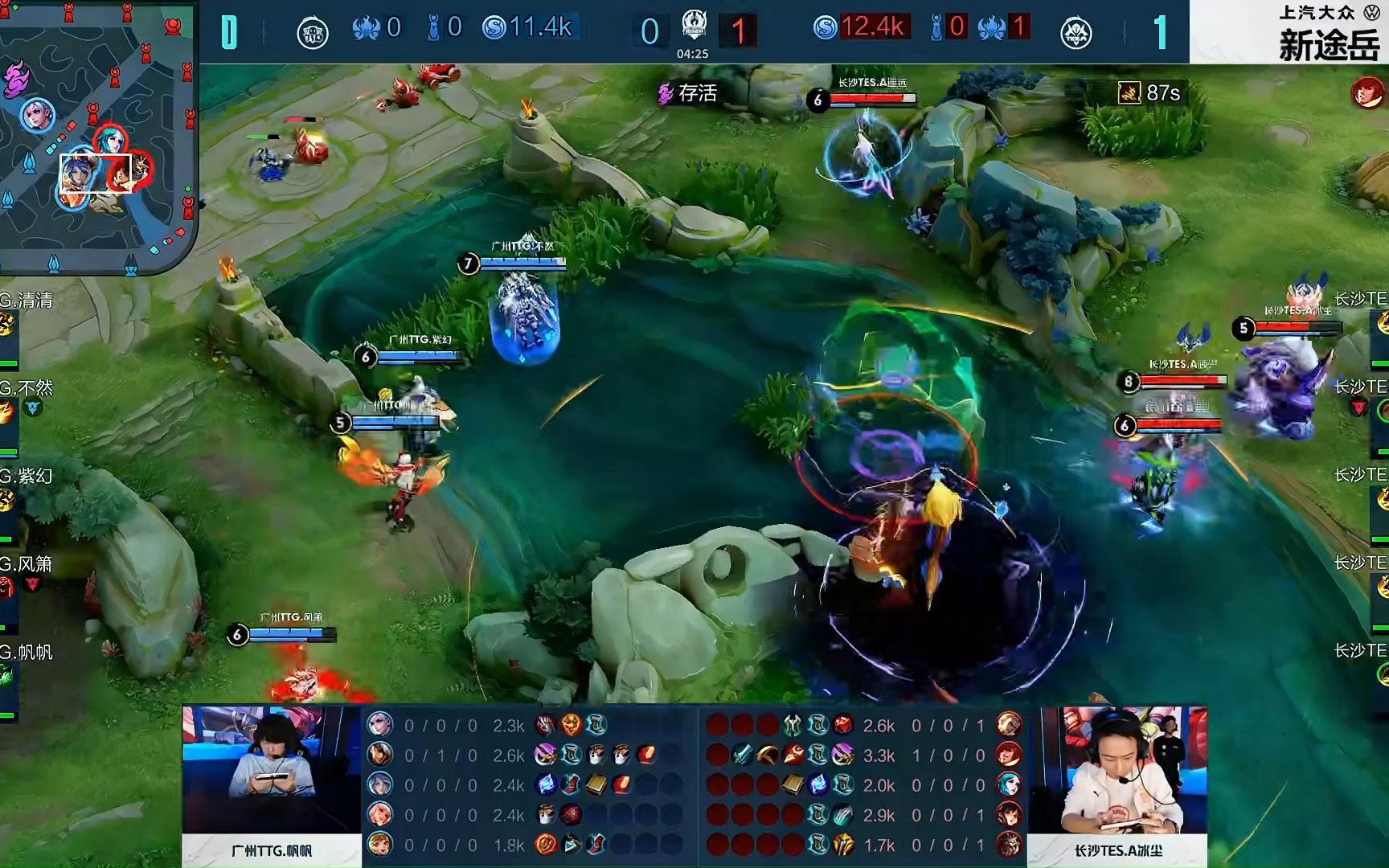The image size is (1389, 868).
Task: Open the 广州TTG.帆帆 player camera
Action: pyautogui.click(x=272, y=770)
